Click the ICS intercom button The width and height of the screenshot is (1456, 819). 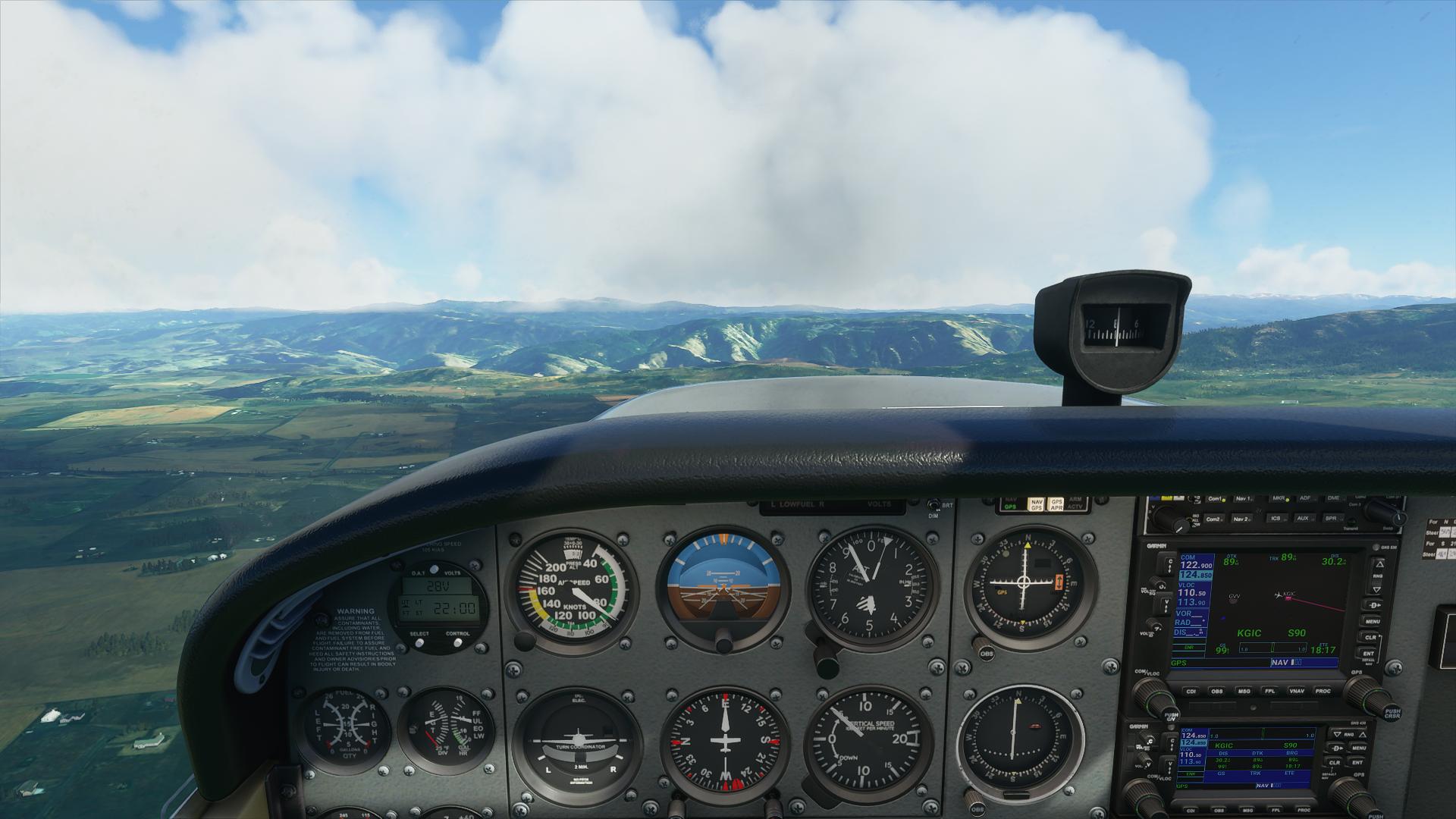click(1276, 519)
